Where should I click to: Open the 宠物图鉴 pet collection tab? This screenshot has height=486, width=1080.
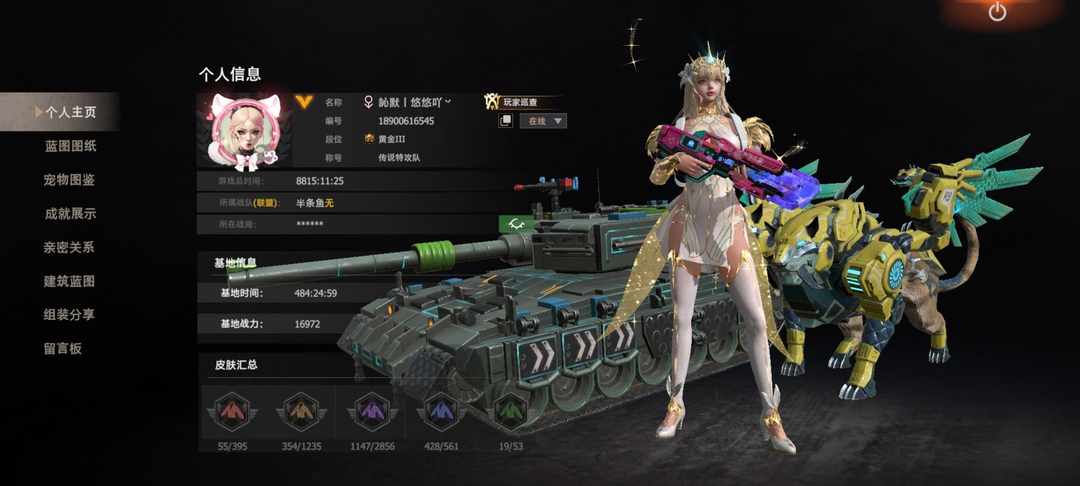click(70, 180)
